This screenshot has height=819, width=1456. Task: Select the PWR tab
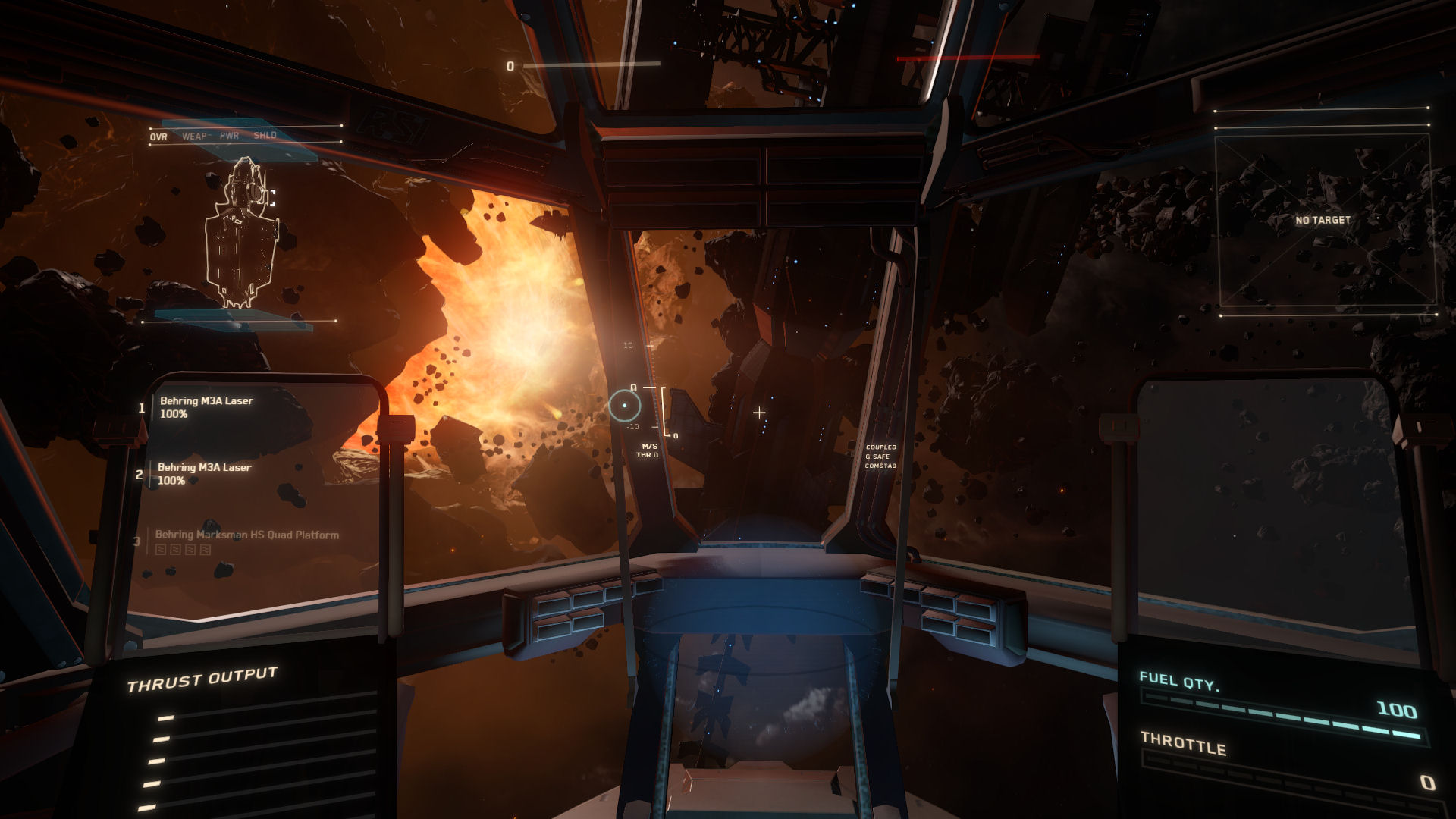point(229,136)
